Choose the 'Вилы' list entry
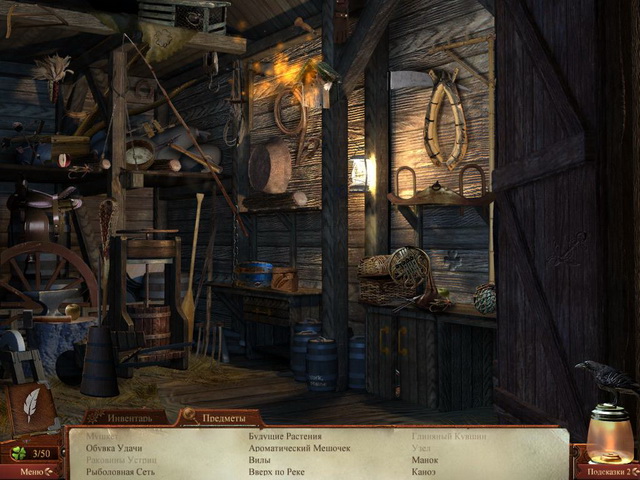 (260, 460)
